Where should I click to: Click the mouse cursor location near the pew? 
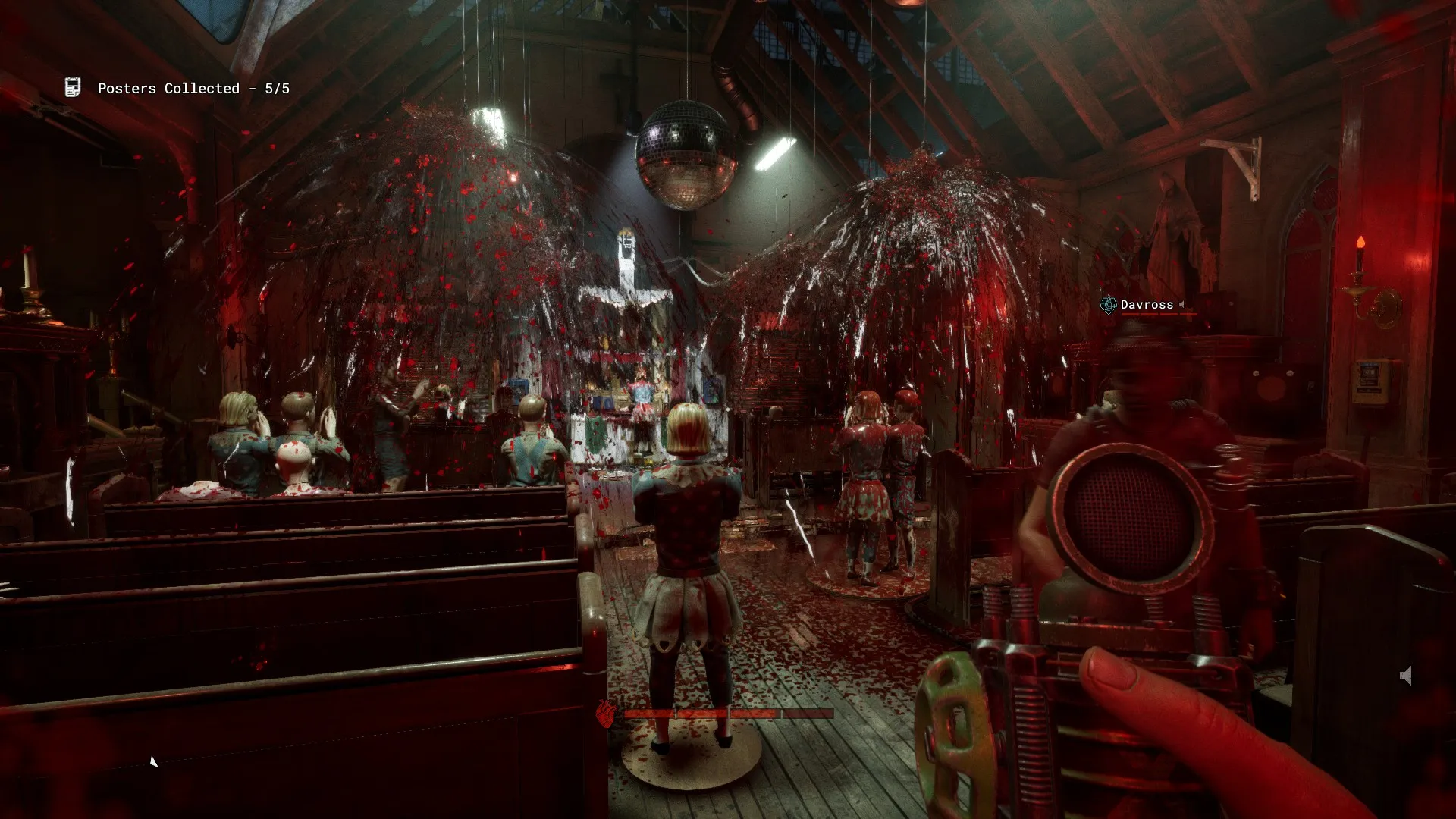(x=154, y=761)
